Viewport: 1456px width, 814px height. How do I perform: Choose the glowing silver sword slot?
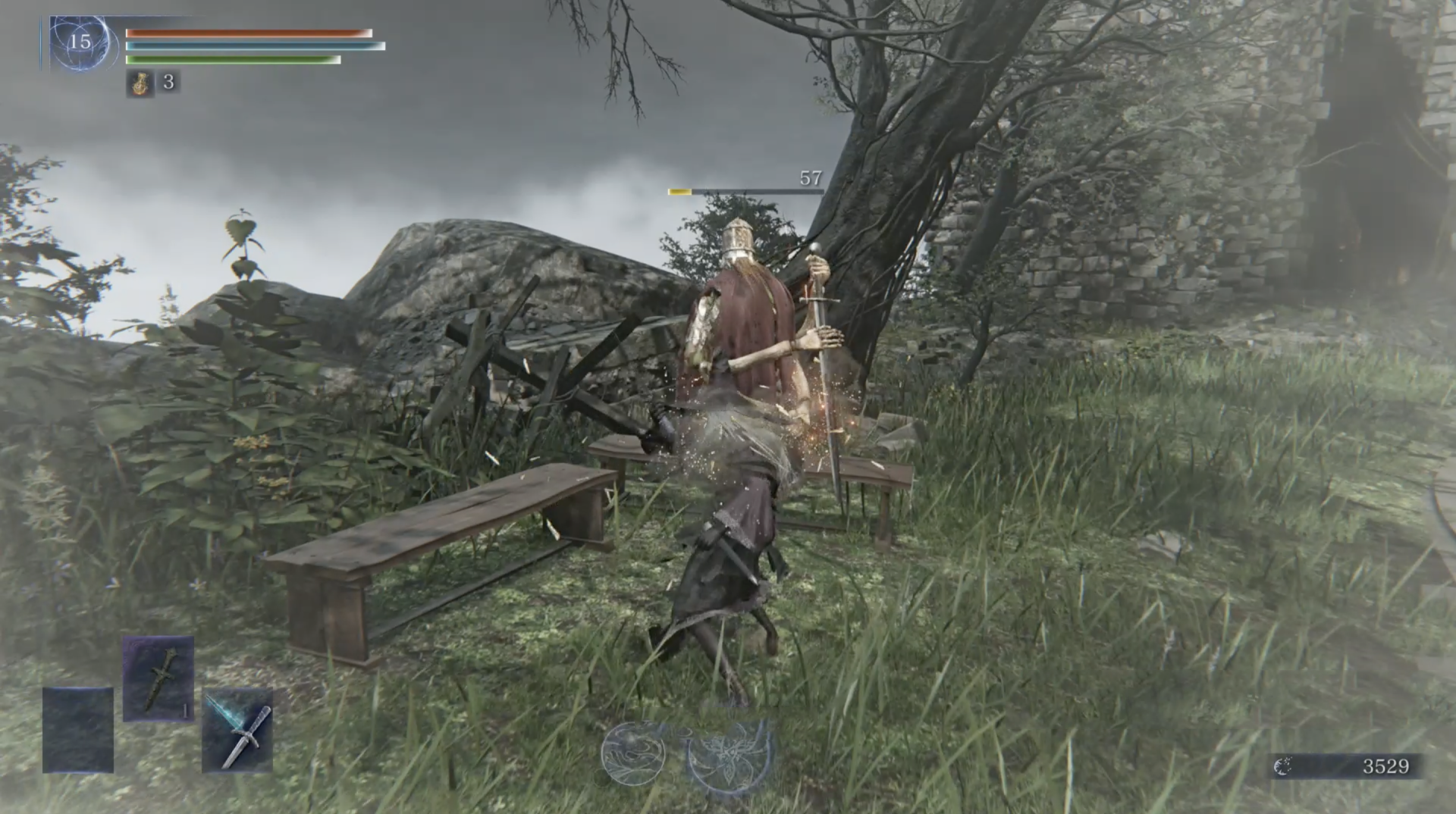point(237,730)
